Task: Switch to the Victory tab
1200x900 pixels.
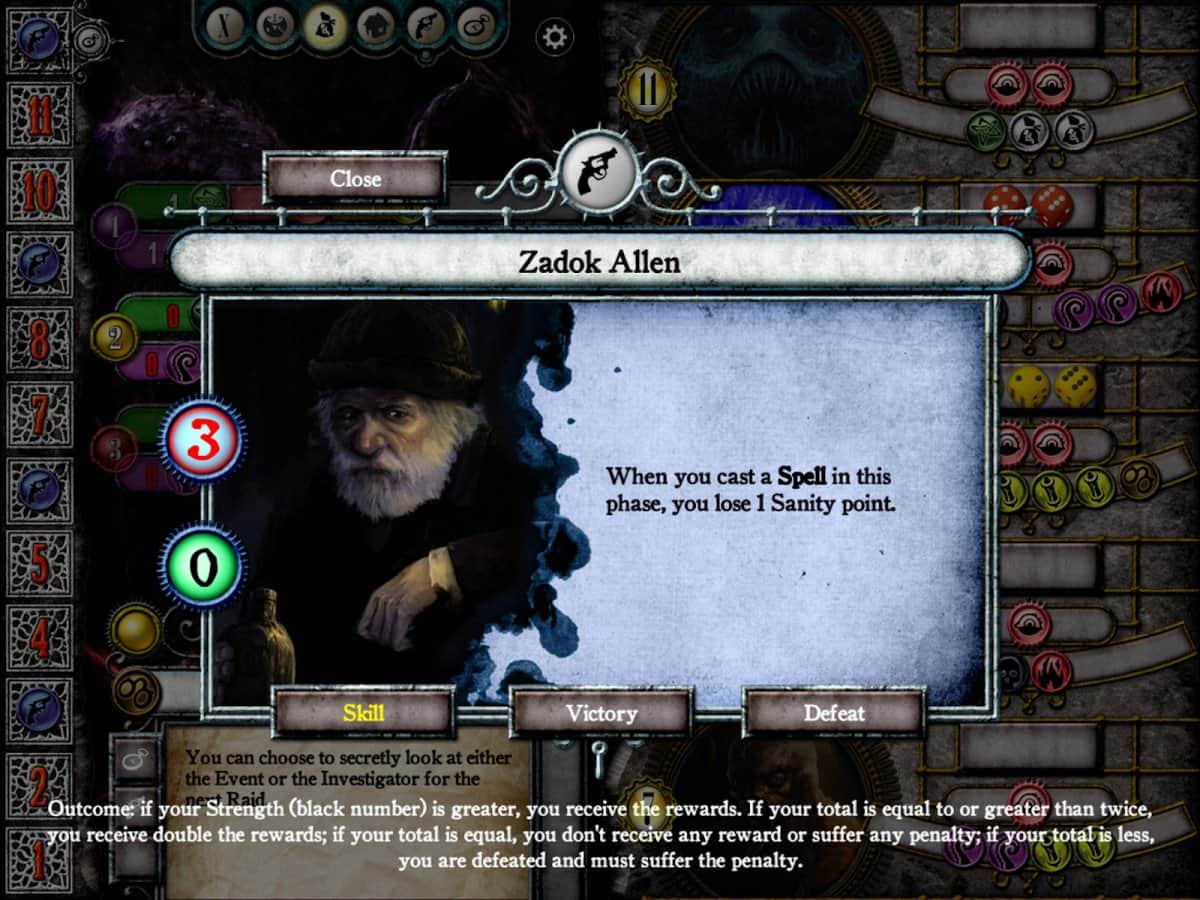Action: point(601,713)
